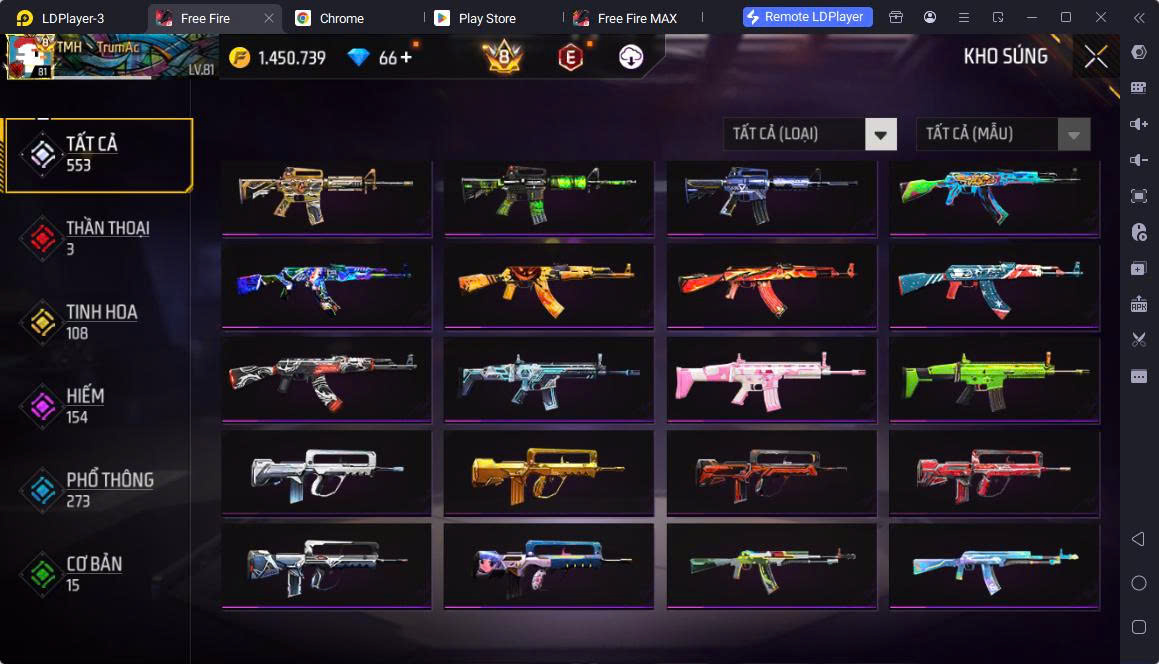Screen dimensions: 1159x664
Task: Click the cloud download icon
Action: click(631, 57)
